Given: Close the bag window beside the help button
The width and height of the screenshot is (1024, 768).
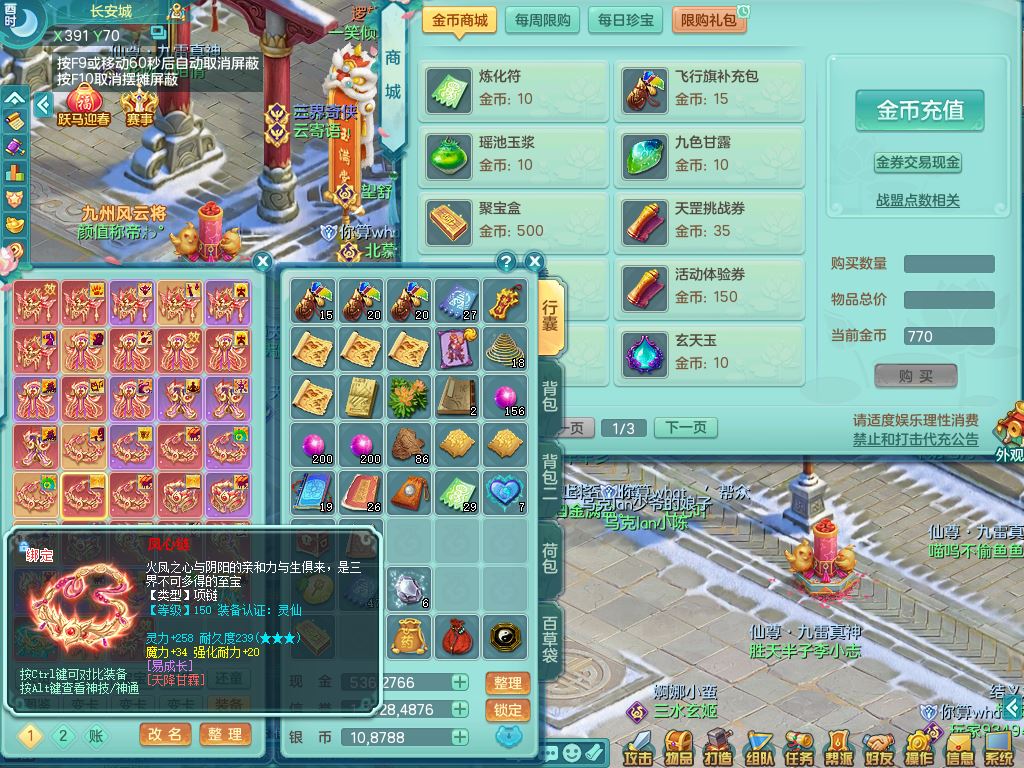Looking at the screenshot, I should (x=535, y=262).
